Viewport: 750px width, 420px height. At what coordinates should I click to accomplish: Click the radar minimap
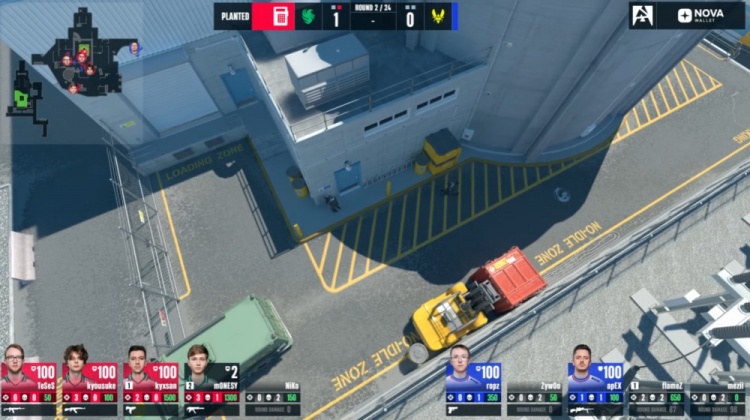coord(75,60)
